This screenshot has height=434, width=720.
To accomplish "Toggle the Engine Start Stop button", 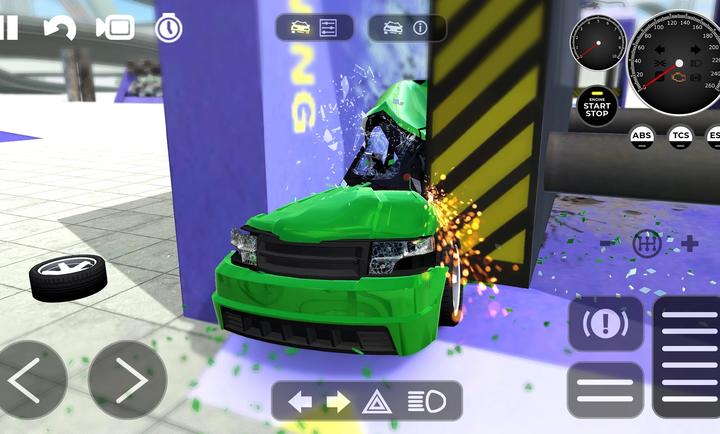I will (597, 105).
